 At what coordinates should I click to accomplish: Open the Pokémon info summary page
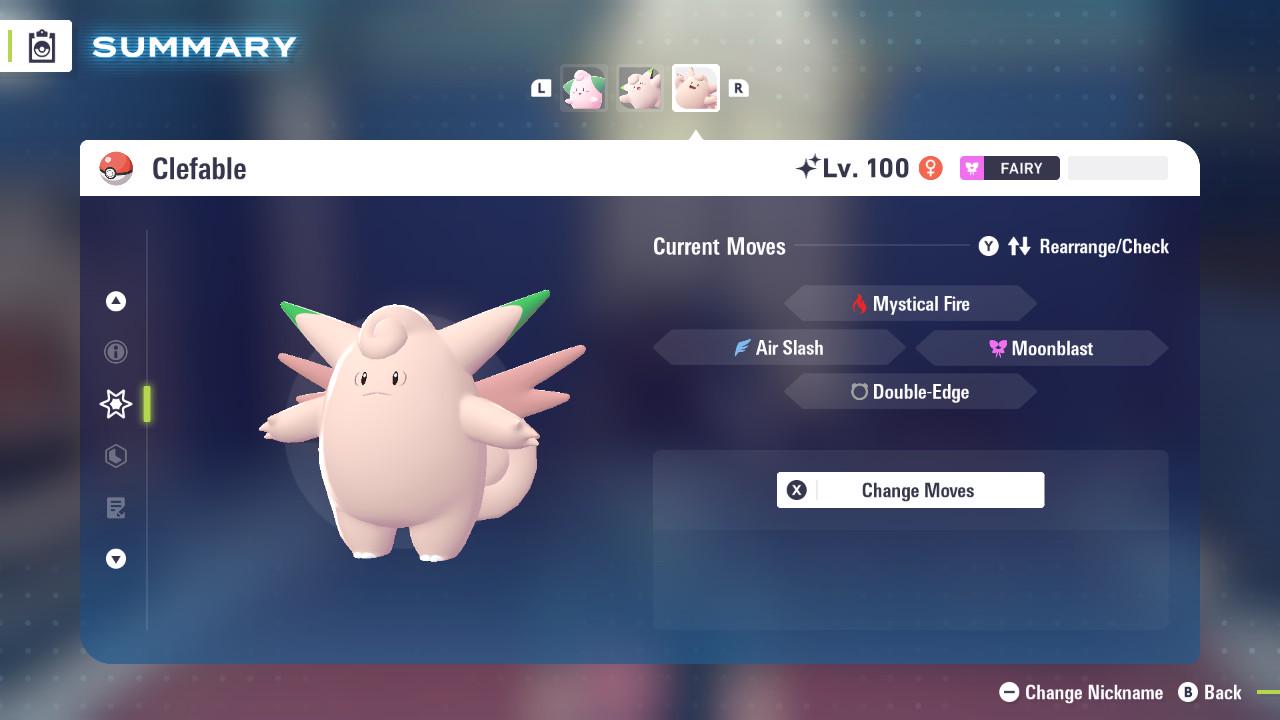click(116, 352)
